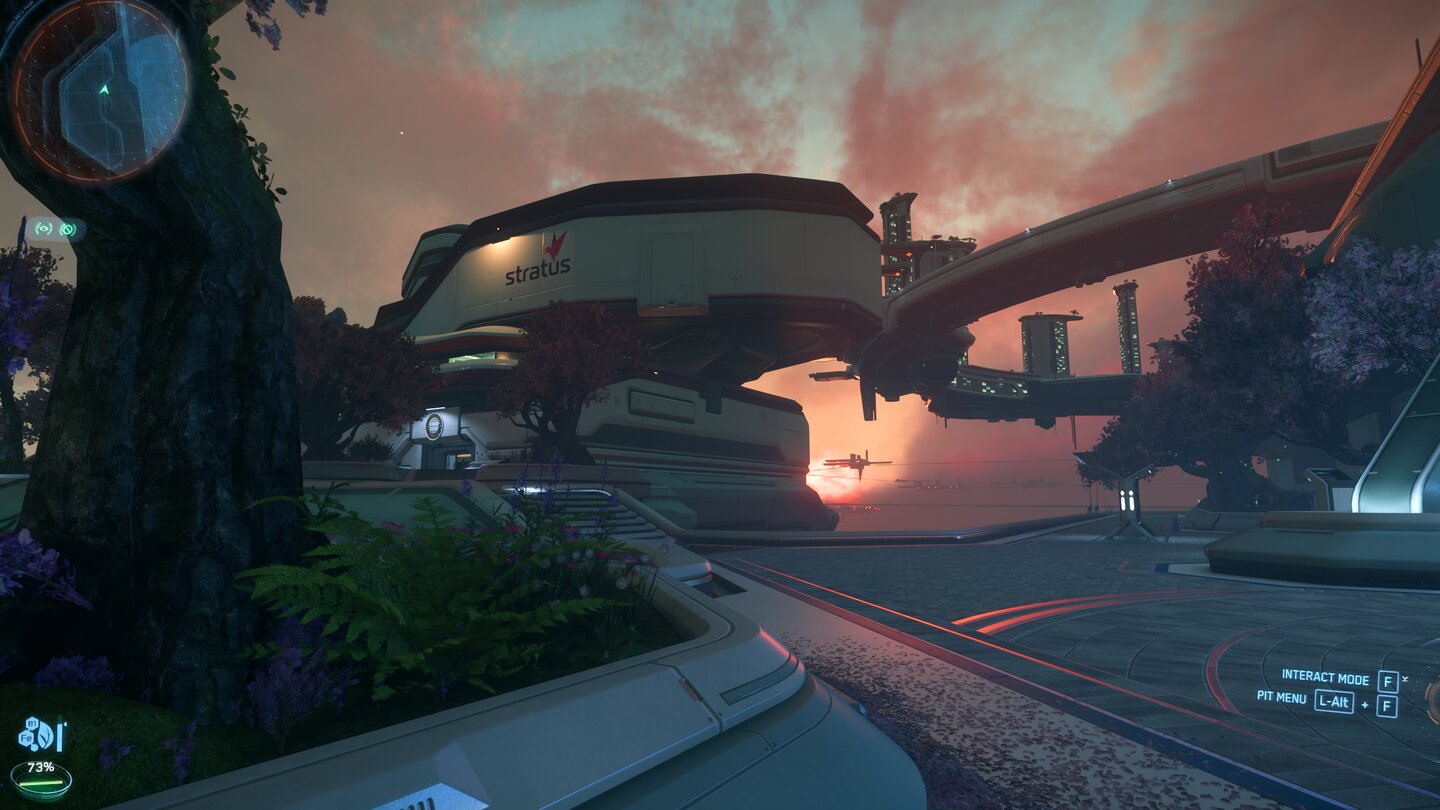Select the crossed-circle comms icon near the minimap
The image size is (1440, 810).
(x=68, y=229)
